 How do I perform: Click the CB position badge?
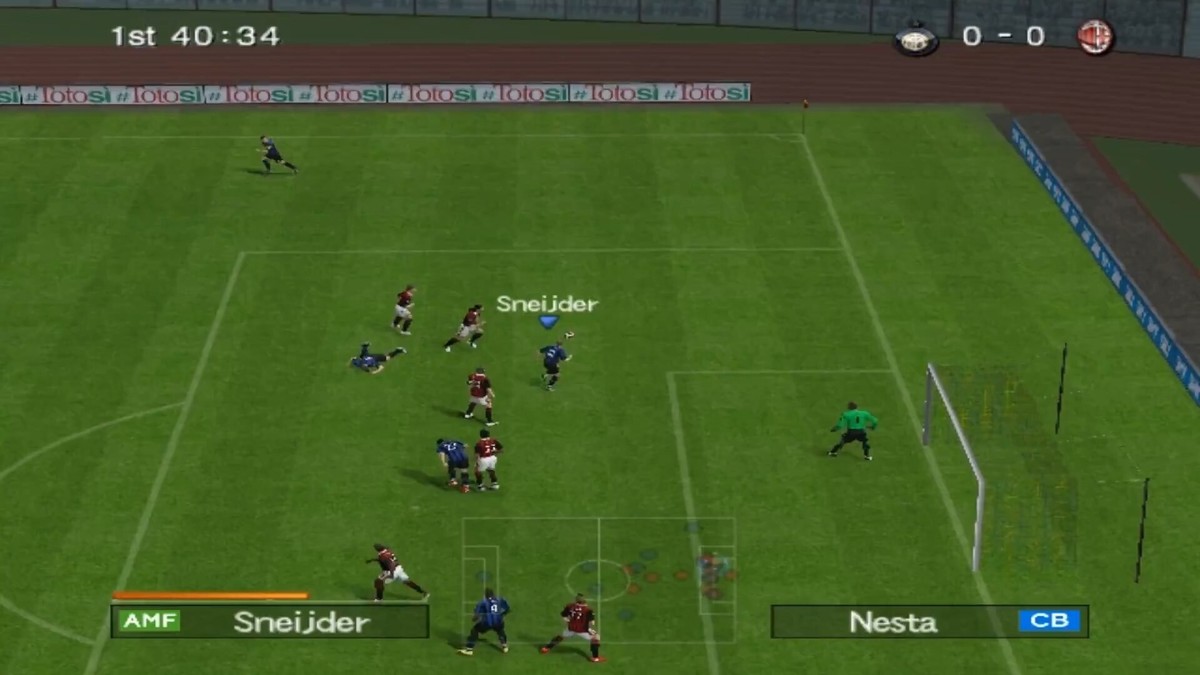point(1049,621)
